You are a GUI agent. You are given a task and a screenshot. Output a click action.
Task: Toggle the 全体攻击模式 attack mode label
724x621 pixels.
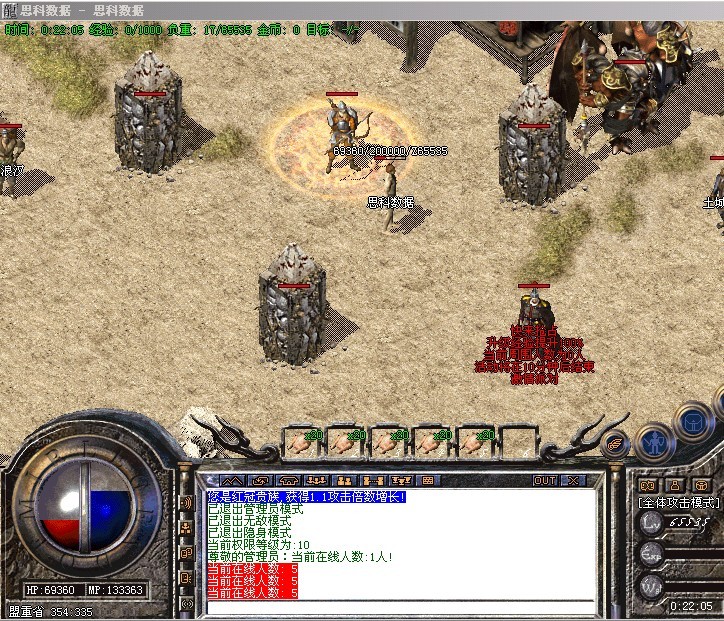[679, 503]
